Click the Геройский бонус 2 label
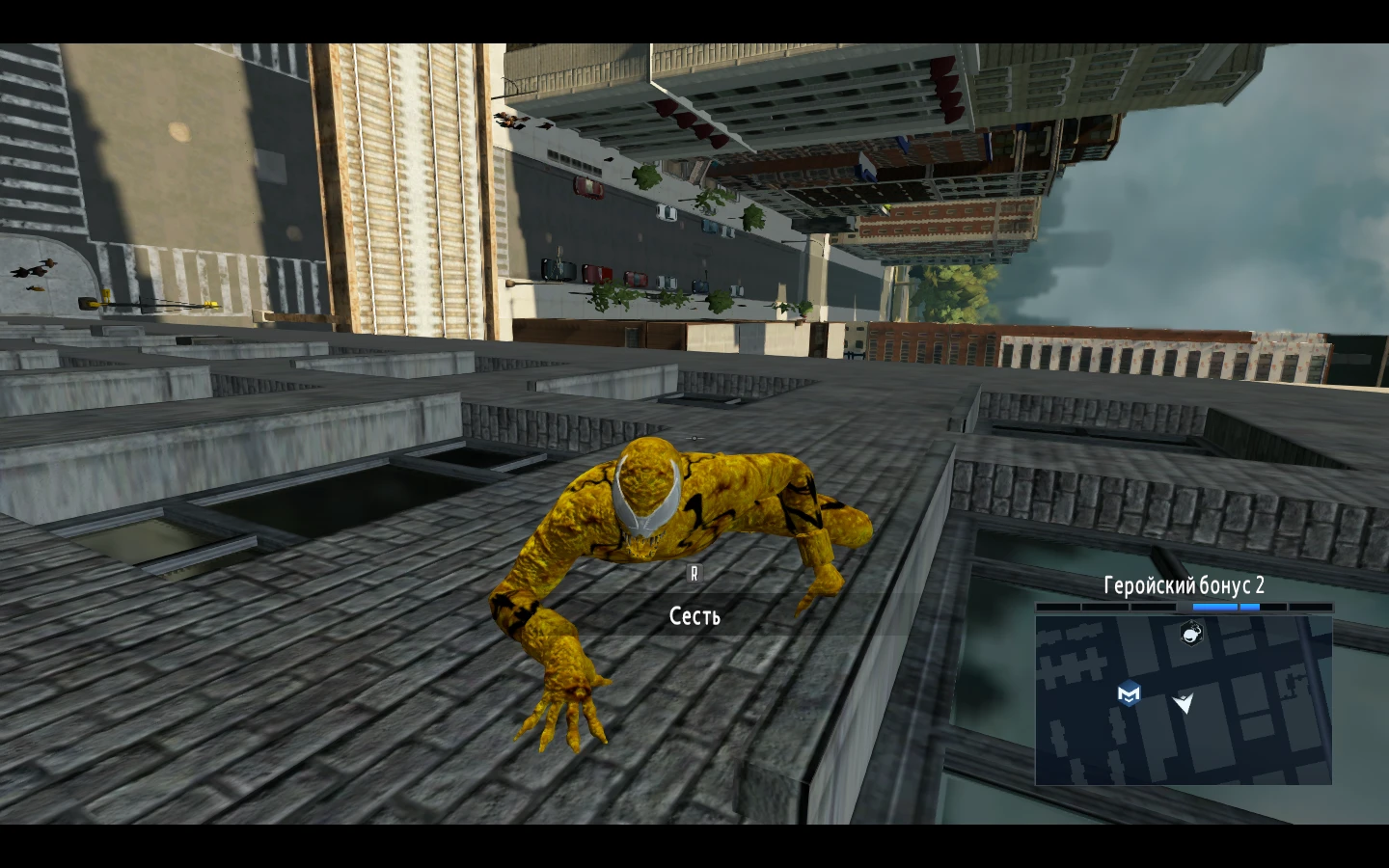This screenshot has height=868, width=1389. (x=1185, y=585)
